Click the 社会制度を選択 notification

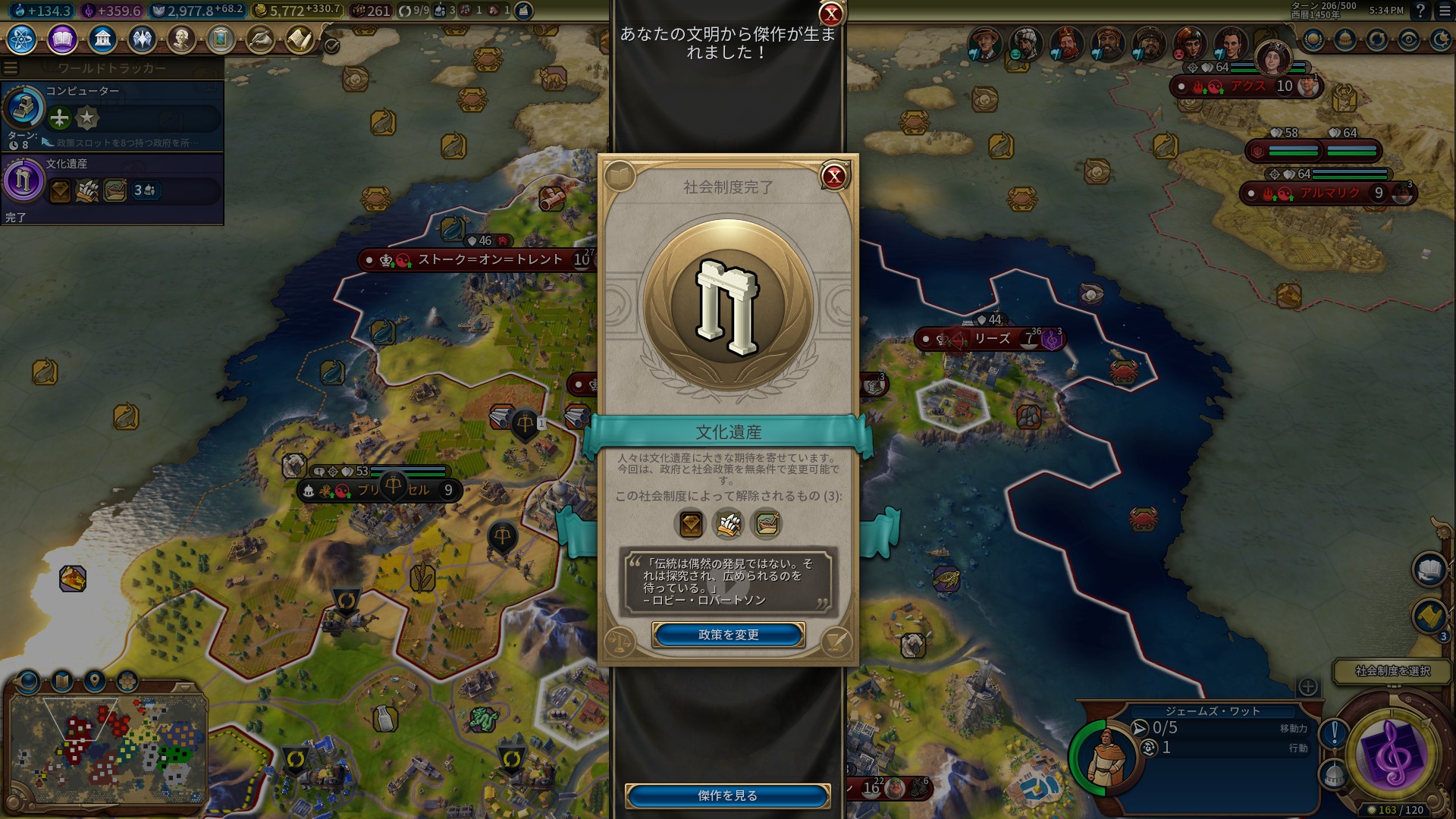pyautogui.click(x=1392, y=671)
